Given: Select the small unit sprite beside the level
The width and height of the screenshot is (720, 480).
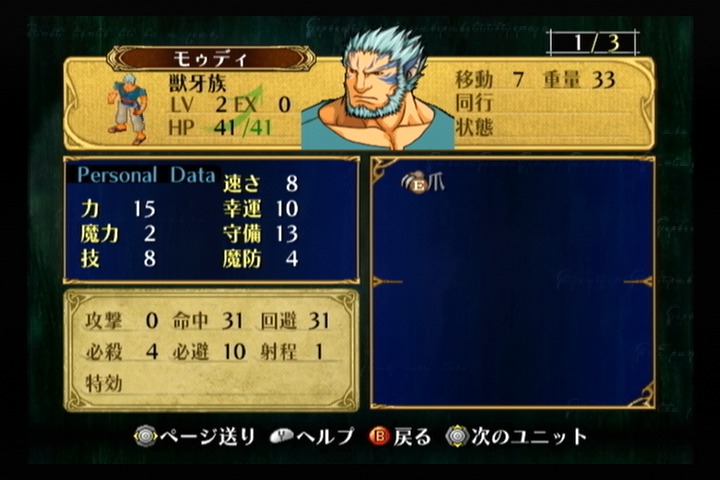Looking at the screenshot, I should point(127,107).
